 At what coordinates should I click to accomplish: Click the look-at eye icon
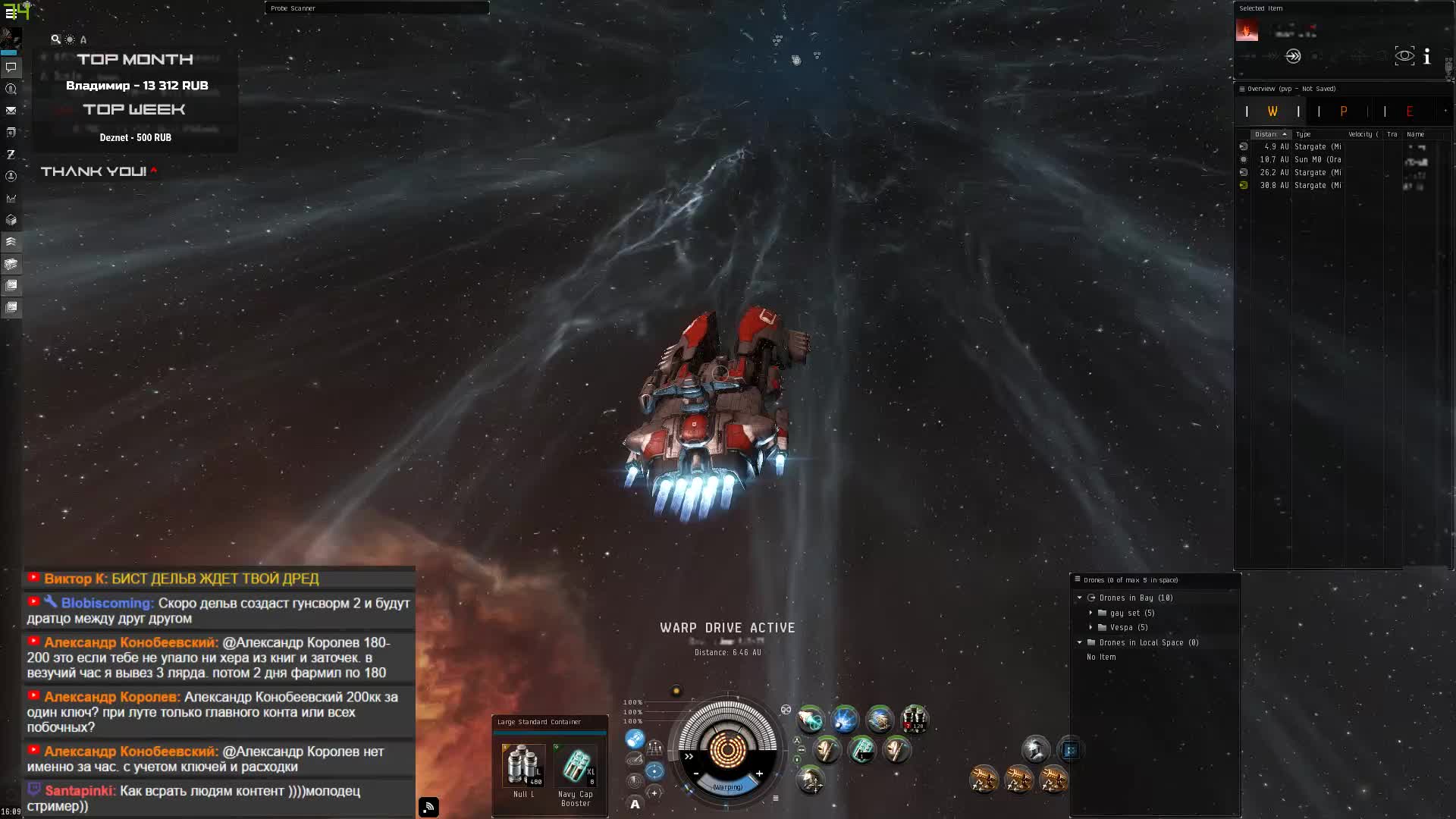tap(1404, 56)
